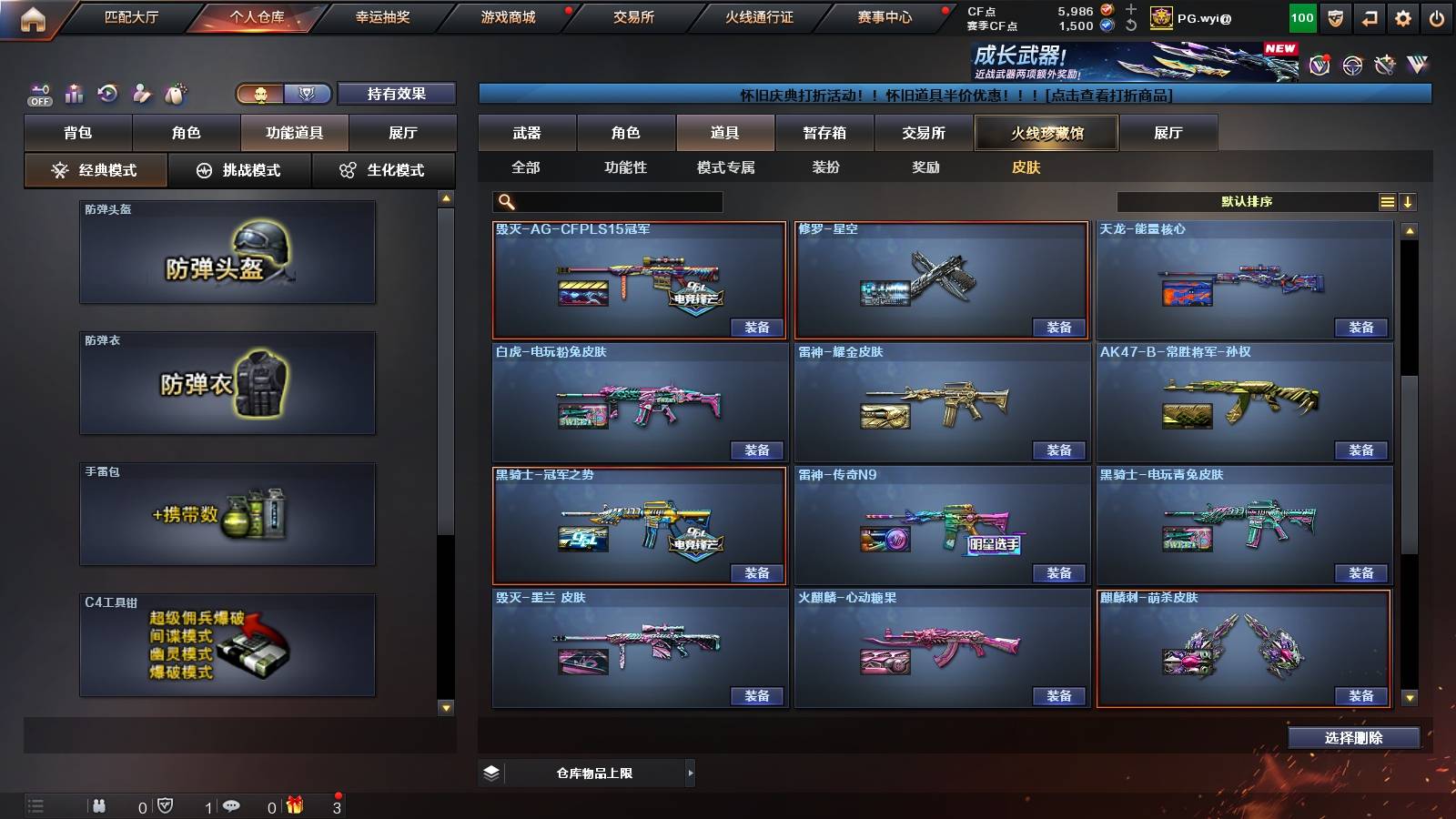Toggle the grid/list view icon near 默认排序
This screenshot has width=1456, height=819.
(1387, 201)
